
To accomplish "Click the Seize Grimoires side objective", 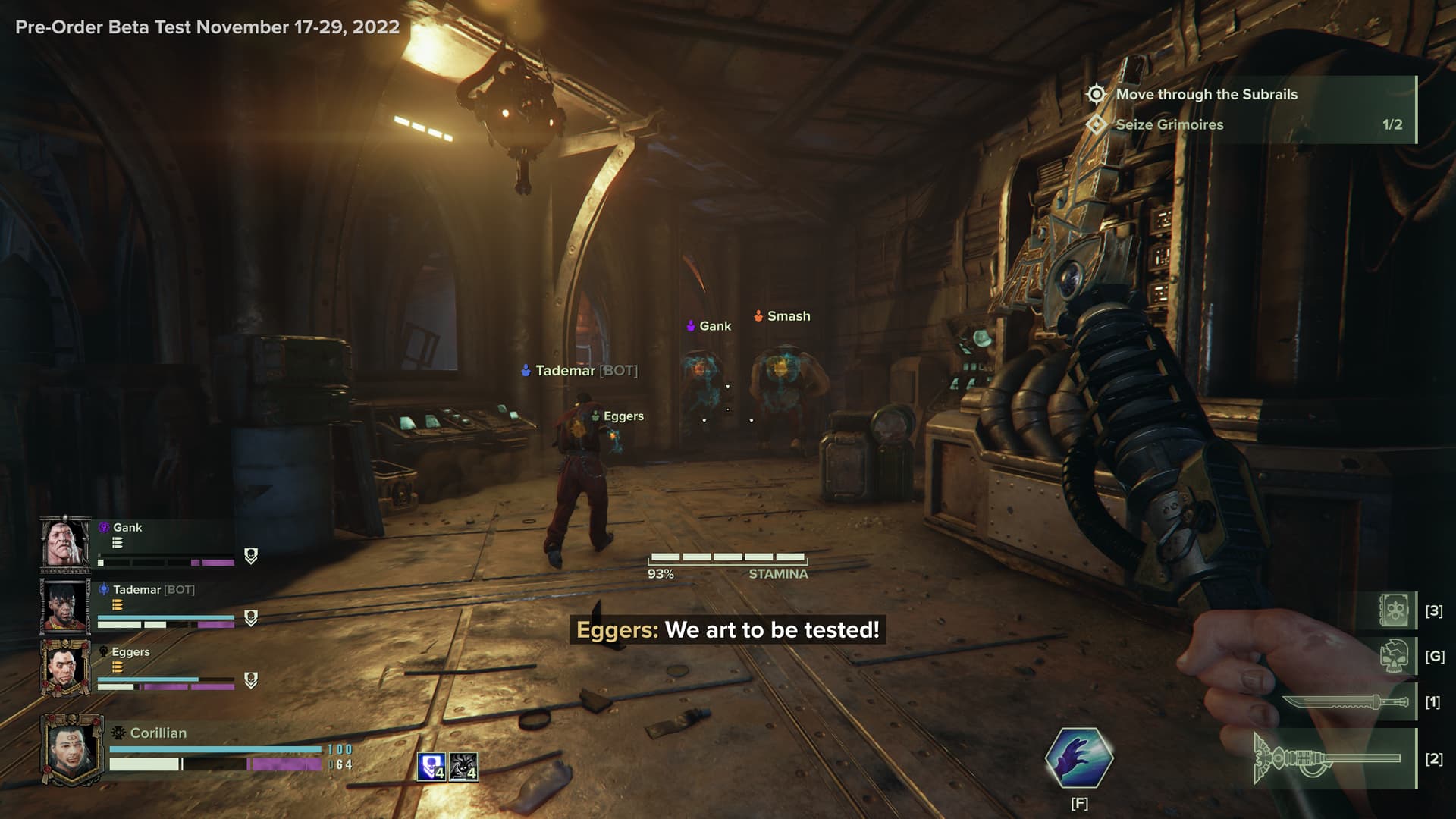I will (x=1169, y=124).
